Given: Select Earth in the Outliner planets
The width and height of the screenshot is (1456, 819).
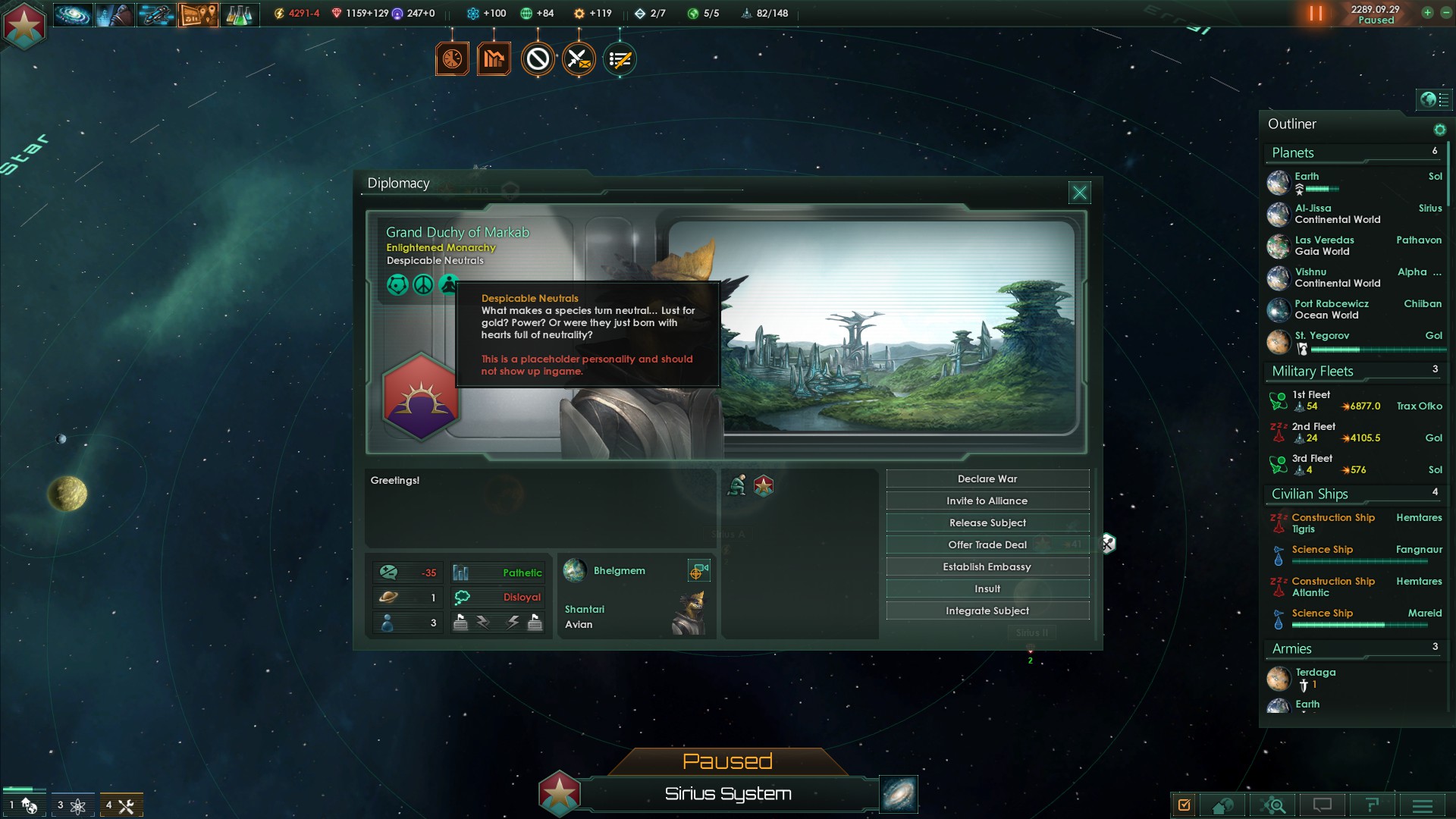Looking at the screenshot, I should click(1307, 177).
